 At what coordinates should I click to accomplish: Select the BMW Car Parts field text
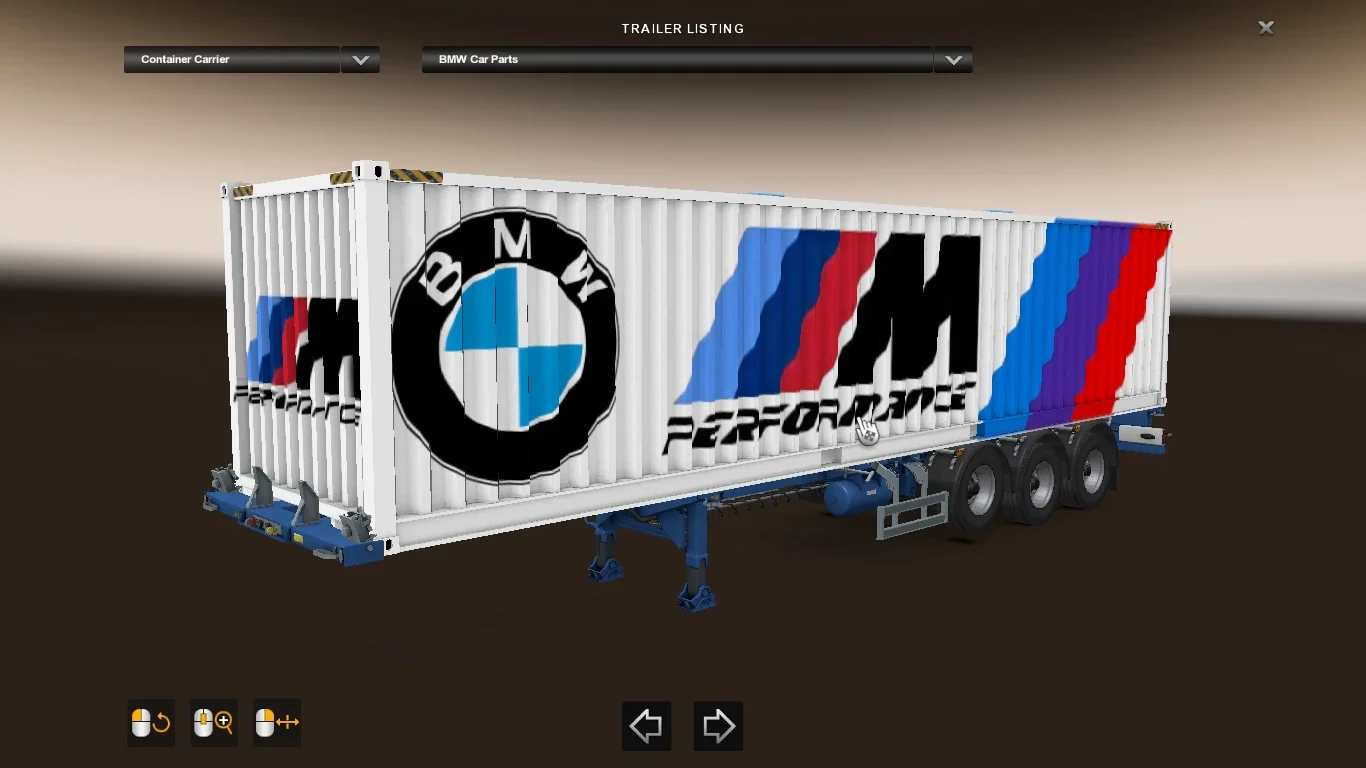[x=477, y=59]
